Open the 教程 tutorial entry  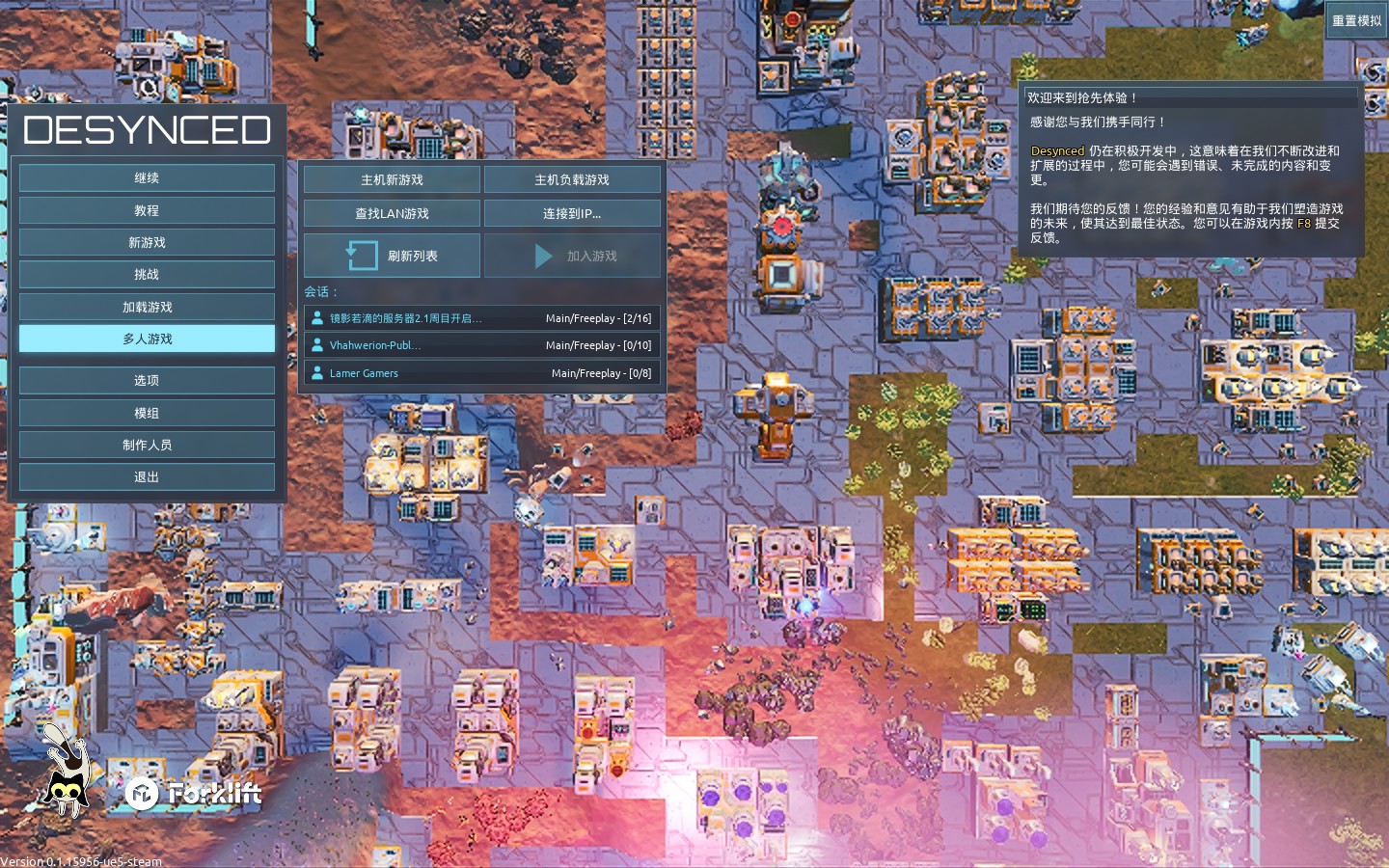pos(147,210)
